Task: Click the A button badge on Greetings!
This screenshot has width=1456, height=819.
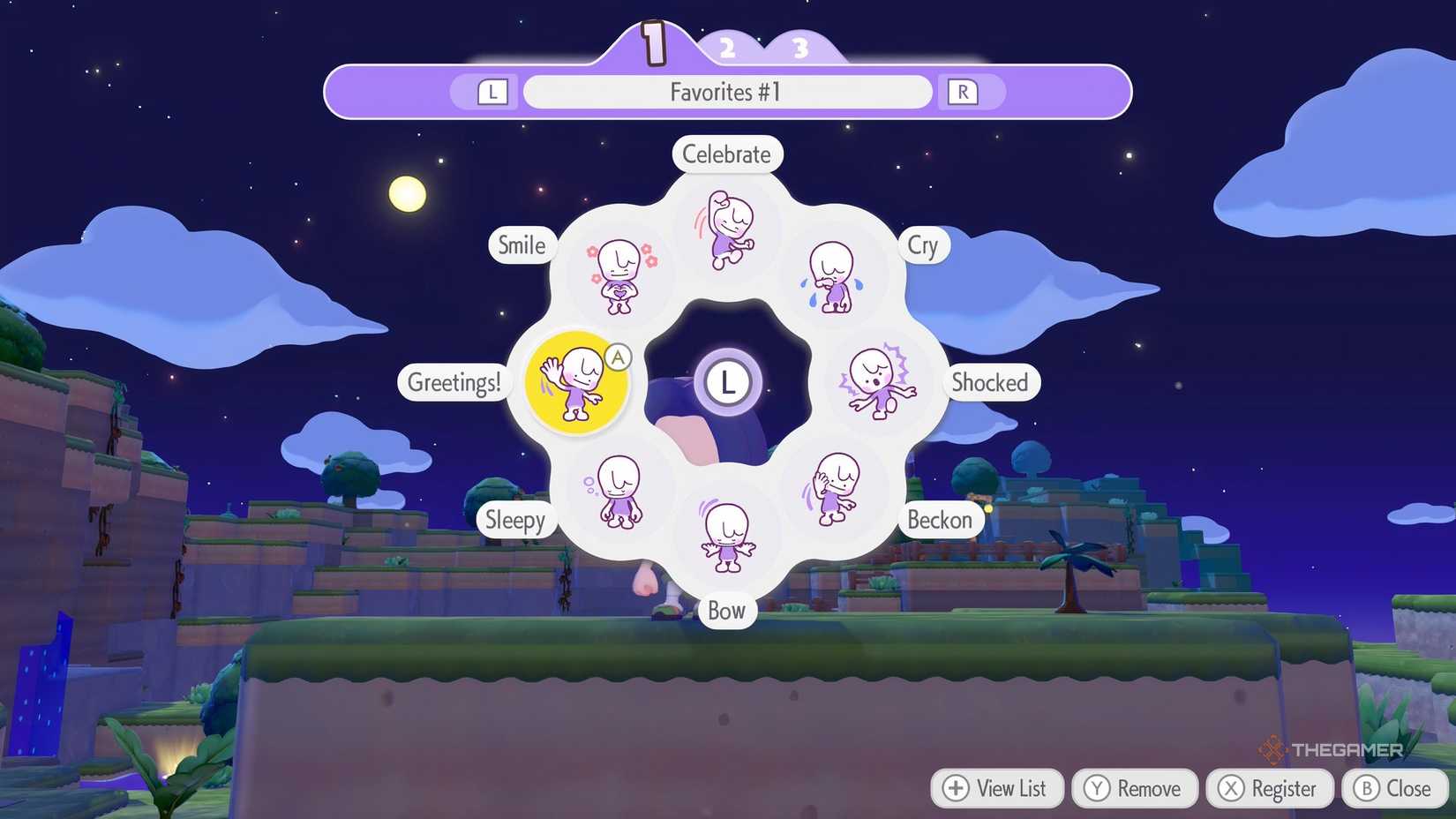Action: pos(618,358)
